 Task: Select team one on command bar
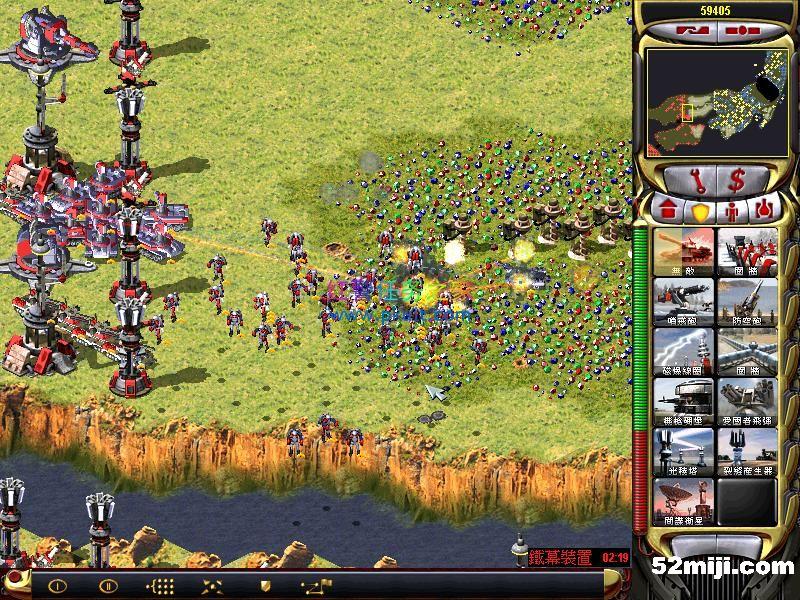click(x=57, y=586)
